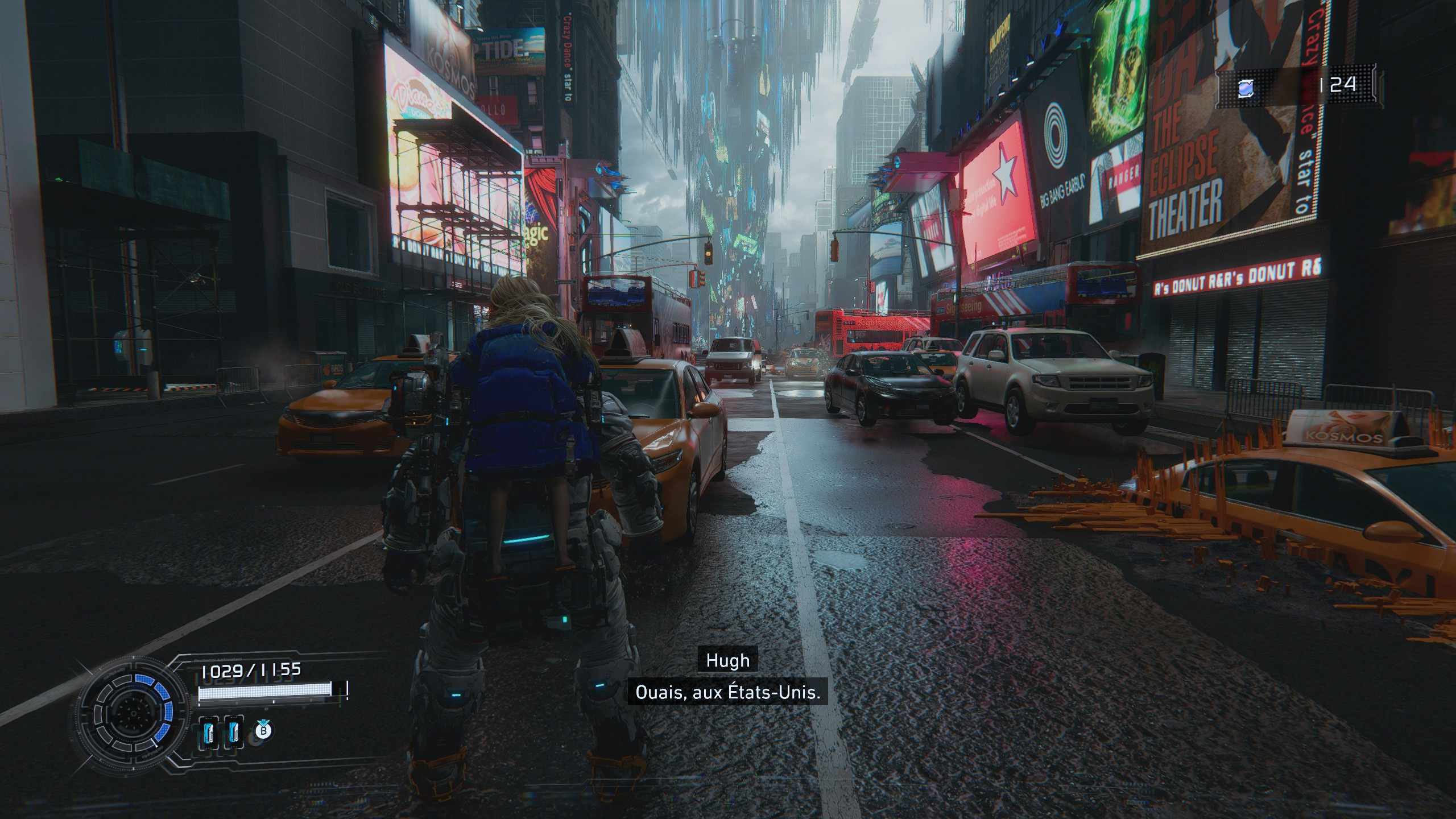Click the B medal badge icon
The height and width of the screenshot is (819, 1456).
pos(263,730)
